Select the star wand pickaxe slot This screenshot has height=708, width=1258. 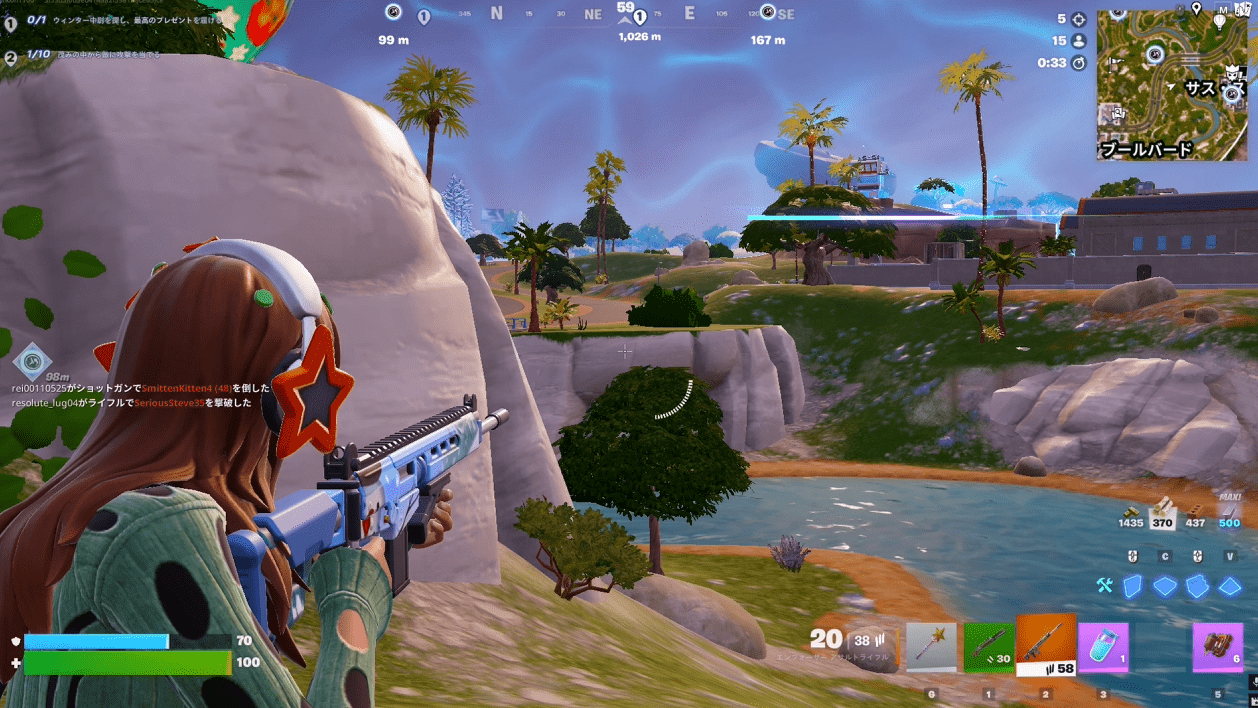coord(931,648)
